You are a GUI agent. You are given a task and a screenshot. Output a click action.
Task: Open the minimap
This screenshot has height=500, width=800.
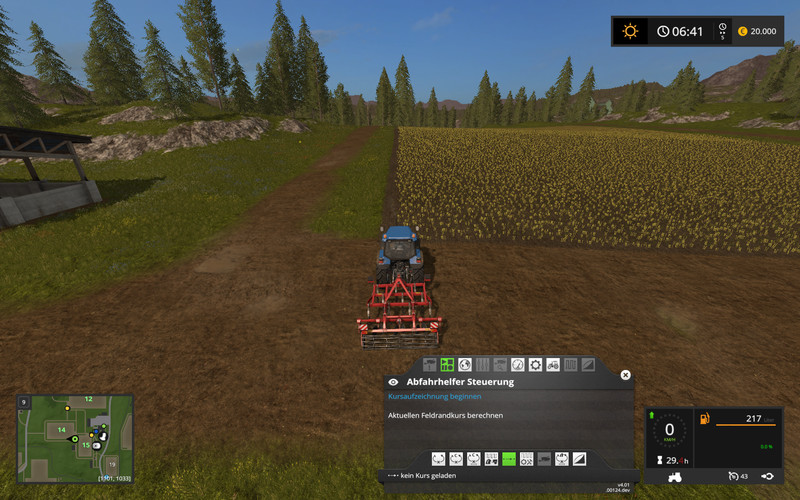(x=75, y=438)
